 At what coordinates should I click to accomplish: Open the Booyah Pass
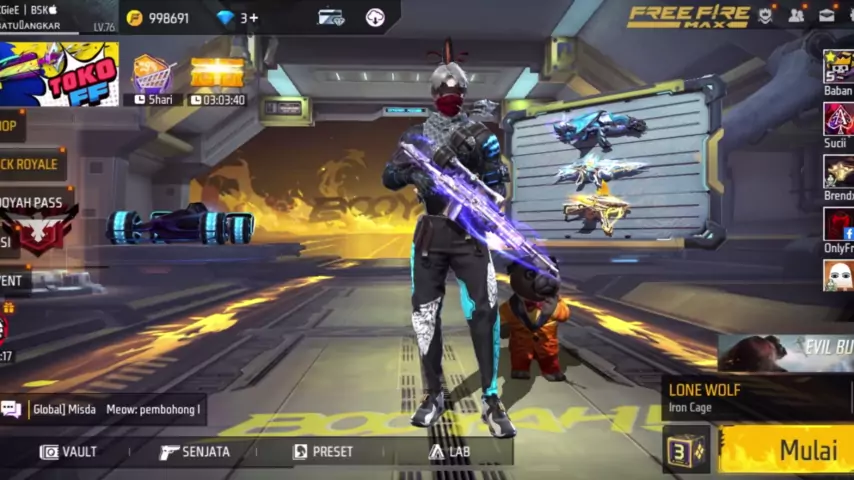36,217
